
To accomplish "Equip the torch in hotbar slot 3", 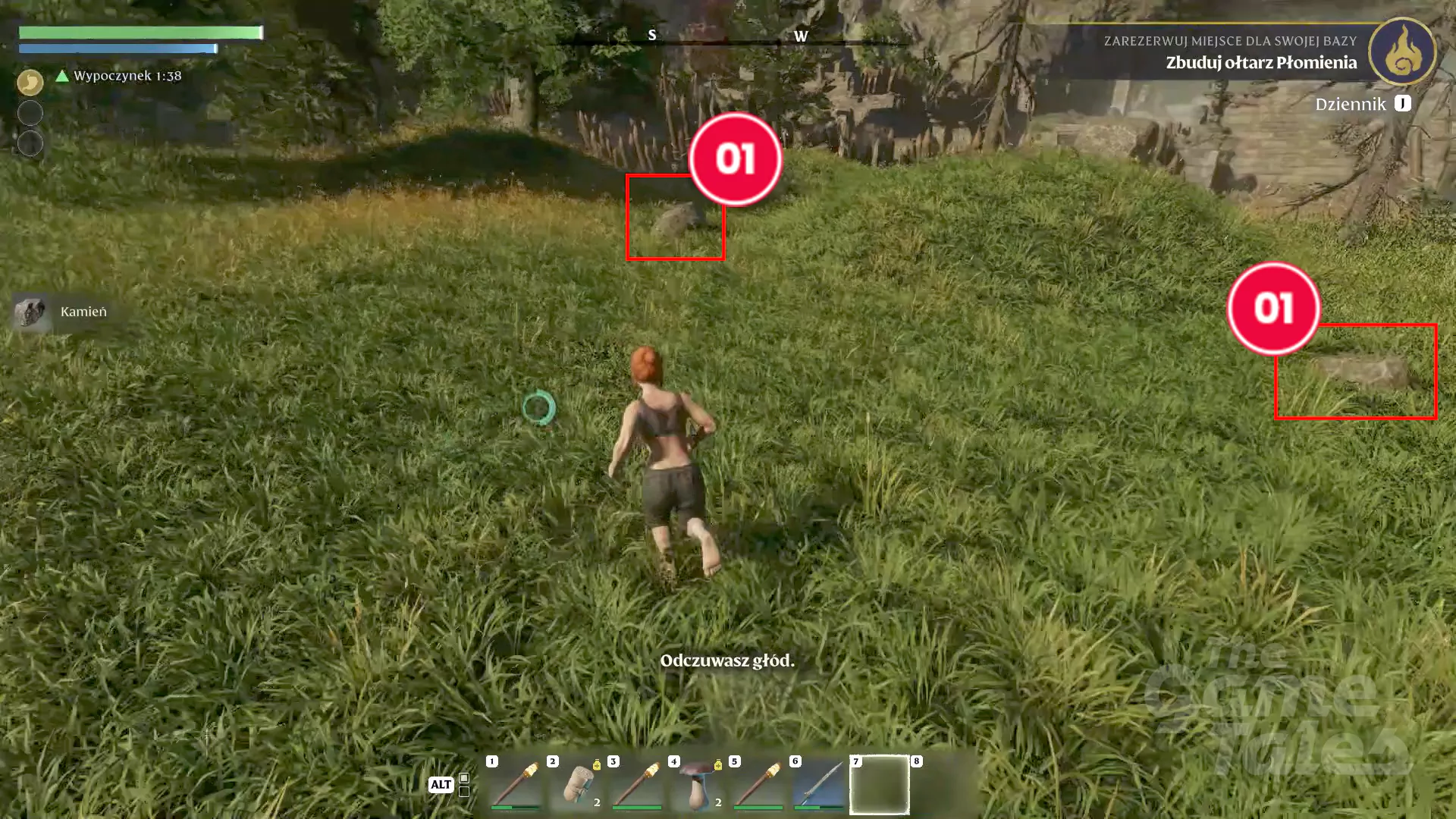I will 637,784.
